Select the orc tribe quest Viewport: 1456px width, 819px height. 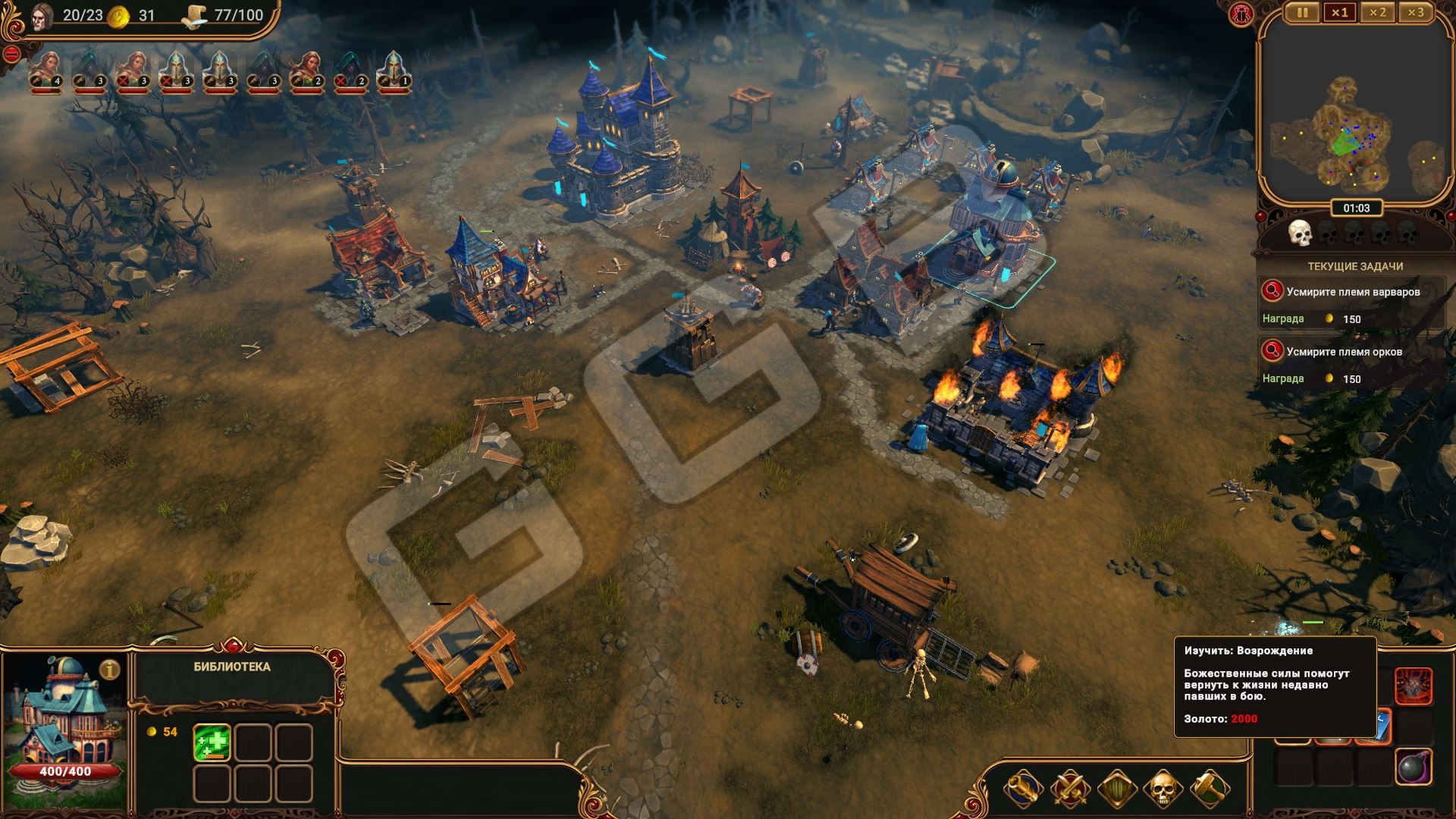[x=1344, y=352]
